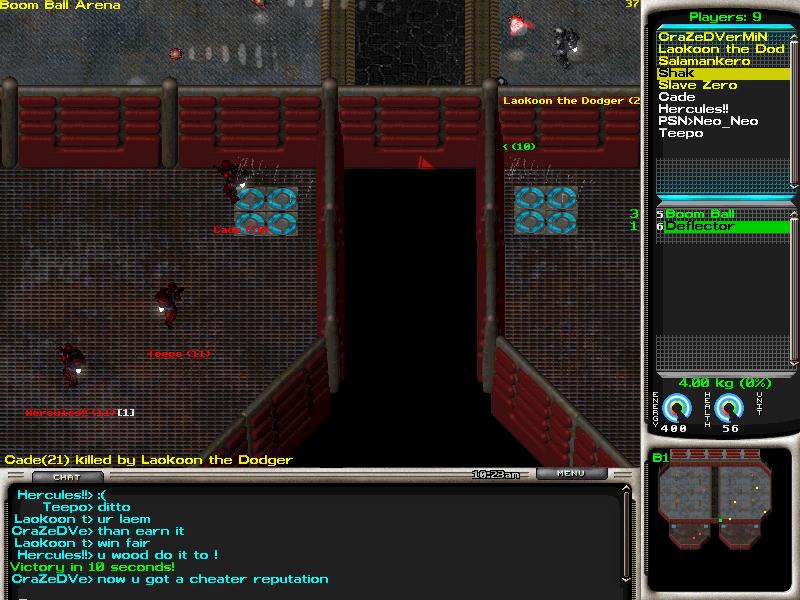
Task: Pick Cade from the players list
Action: [677, 97]
